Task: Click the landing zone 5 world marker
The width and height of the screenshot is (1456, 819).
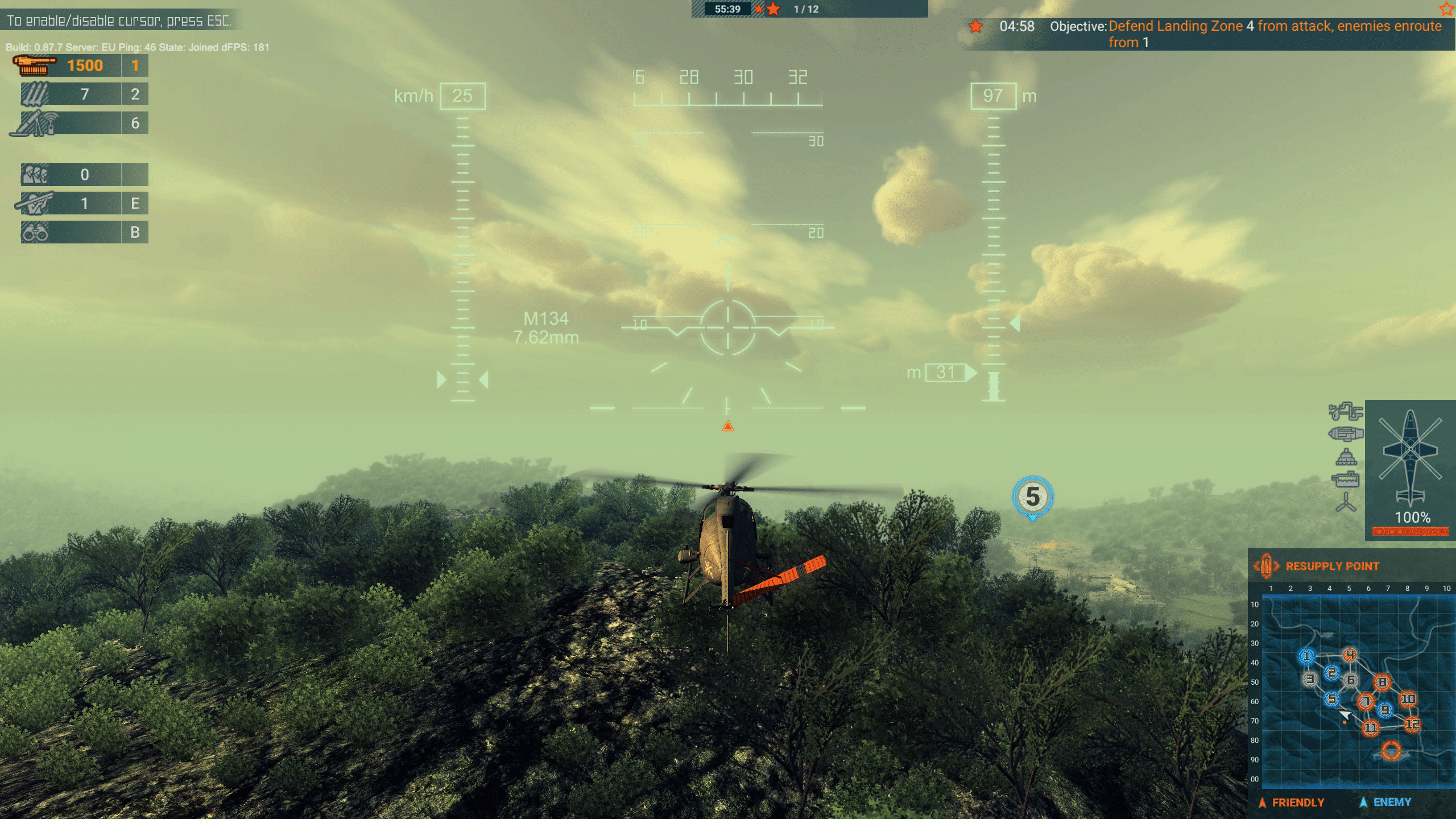Action: (x=1032, y=497)
